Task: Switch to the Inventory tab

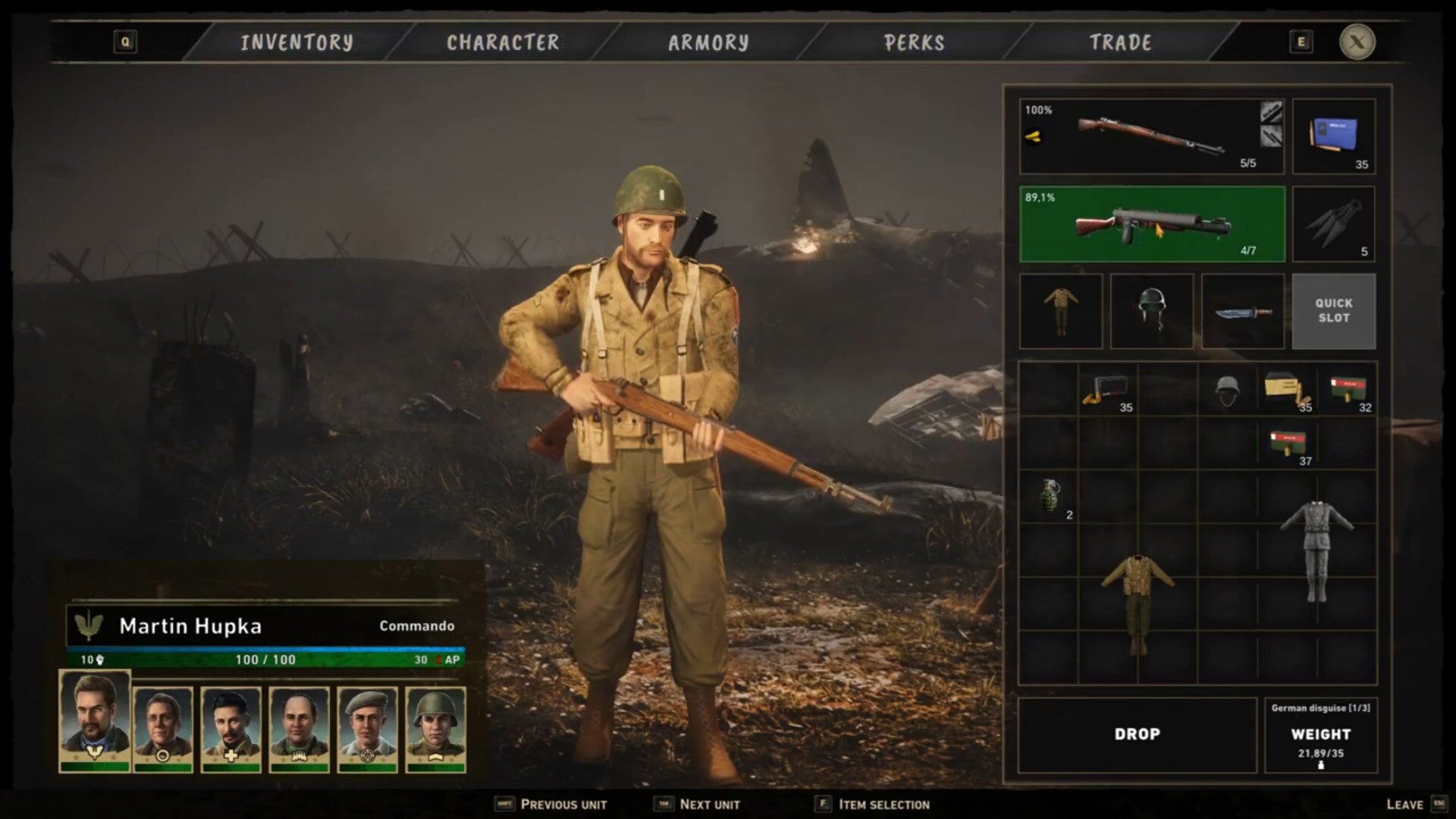Action: 297,42
